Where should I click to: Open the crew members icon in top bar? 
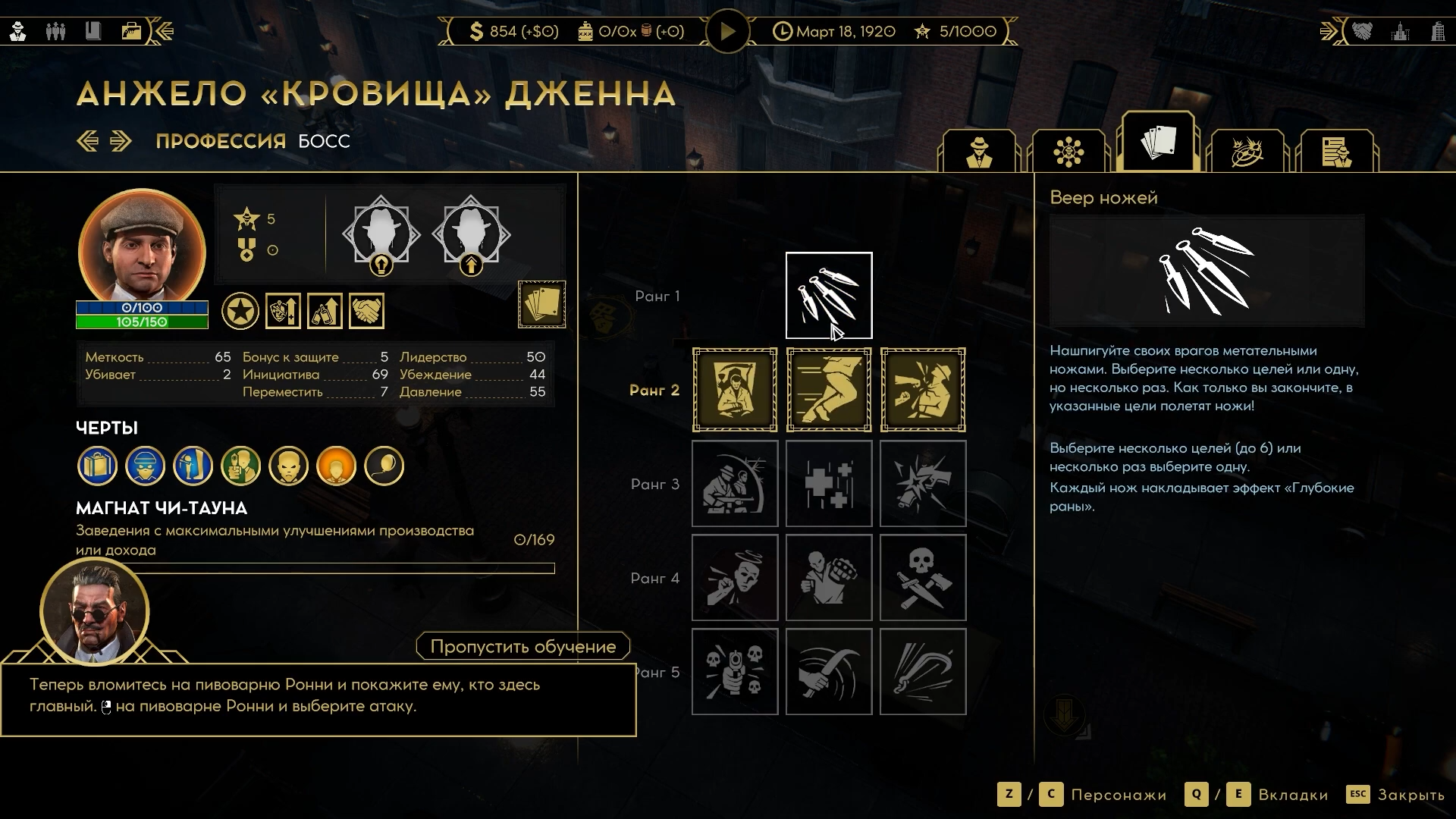[55, 32]
